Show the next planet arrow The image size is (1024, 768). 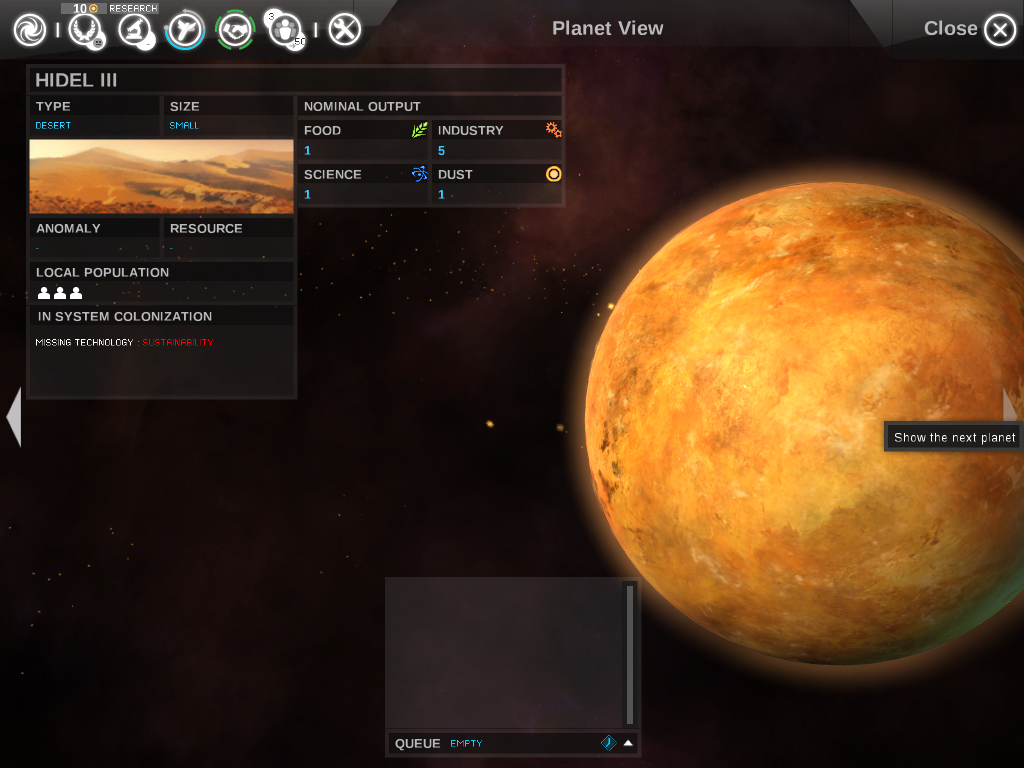point(1011,406)
